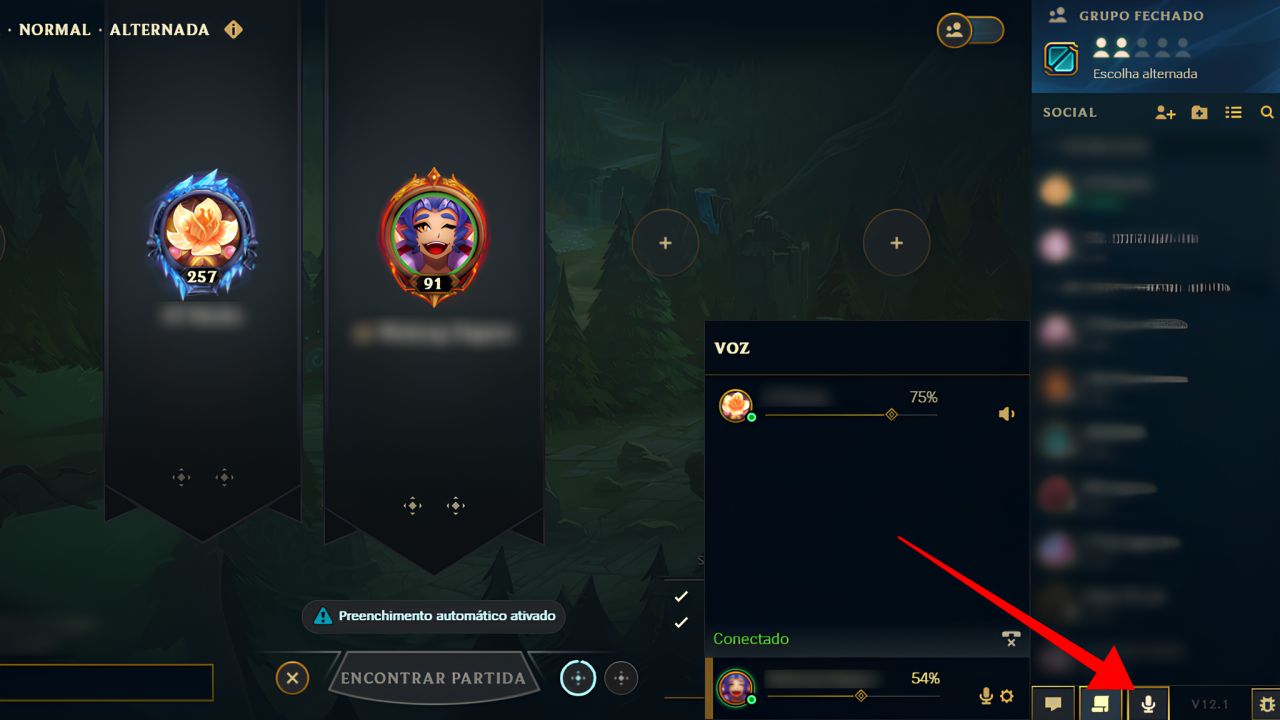Screen dimensions: 1280x720
Task: Click ENCONTRAR PARTIDA to find a match
Action: [432, 678]
